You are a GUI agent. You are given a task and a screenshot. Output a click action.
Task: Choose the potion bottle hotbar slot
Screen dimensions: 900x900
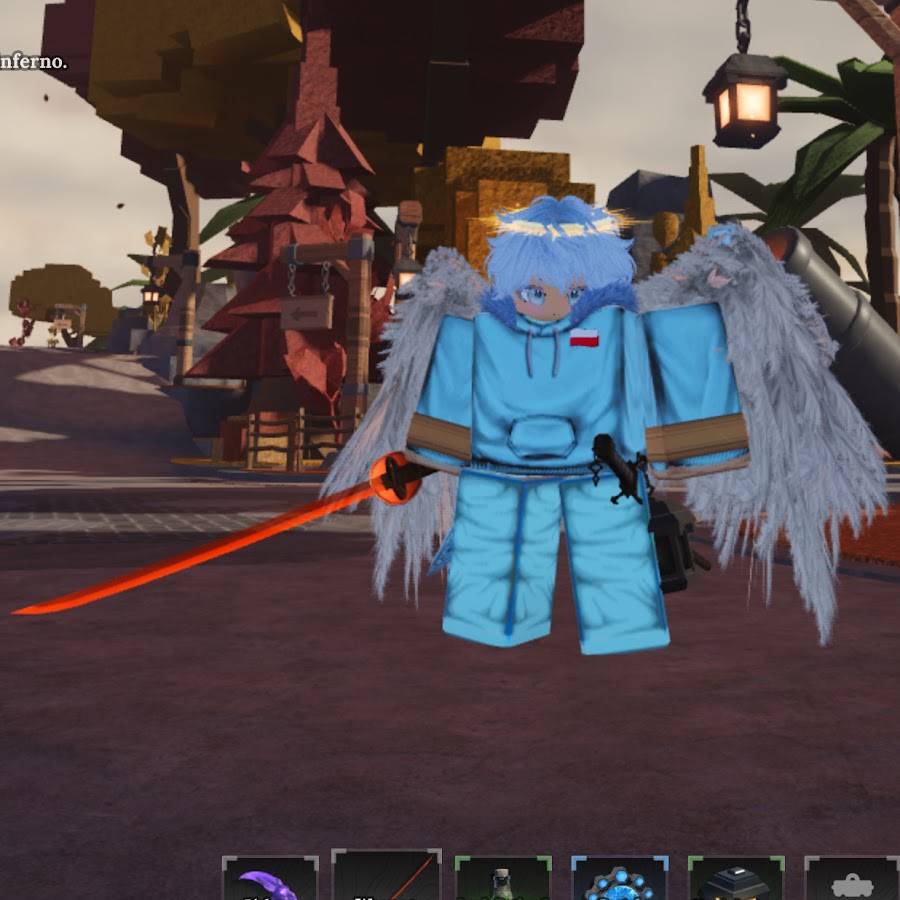coord(502,879)
